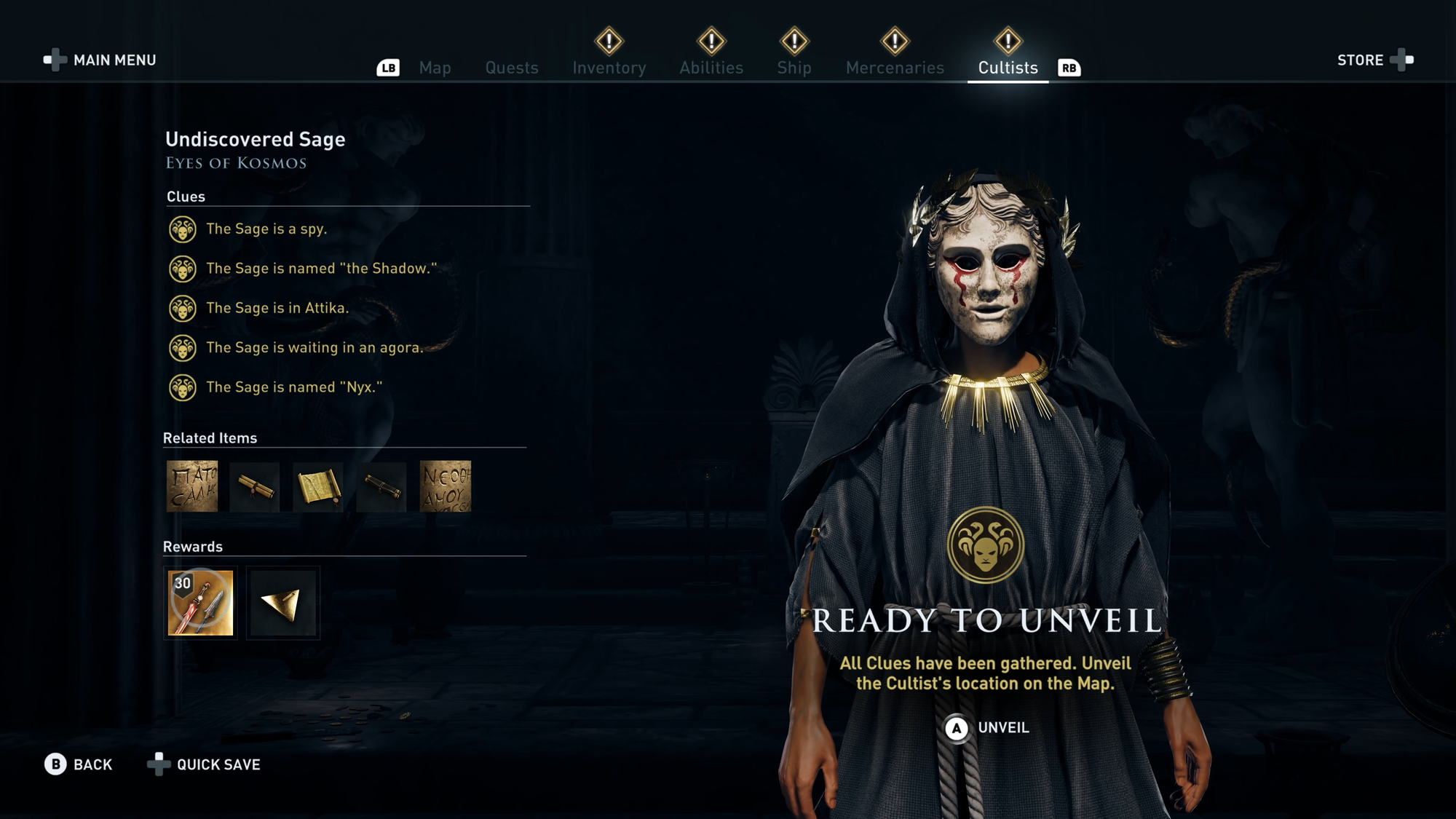1456x819 pixels.
Task: Select "The Sage is a spy" clue
Action: [x=266, y=229]
